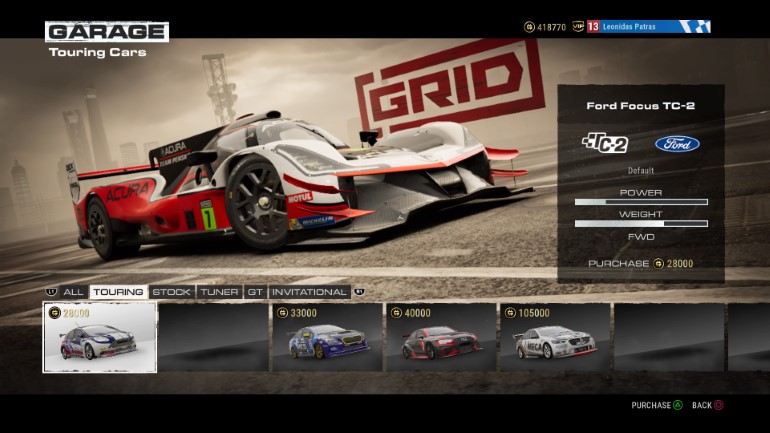This screenshot has width=770, height=433.
Task: Pick the 40000 red and black car
Action: tap(441, 337)
